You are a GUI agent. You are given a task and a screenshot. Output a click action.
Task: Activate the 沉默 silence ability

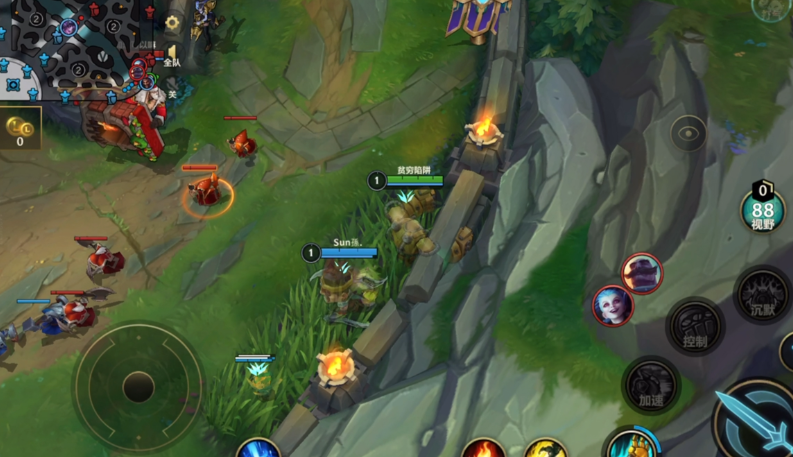click(763, 295)
